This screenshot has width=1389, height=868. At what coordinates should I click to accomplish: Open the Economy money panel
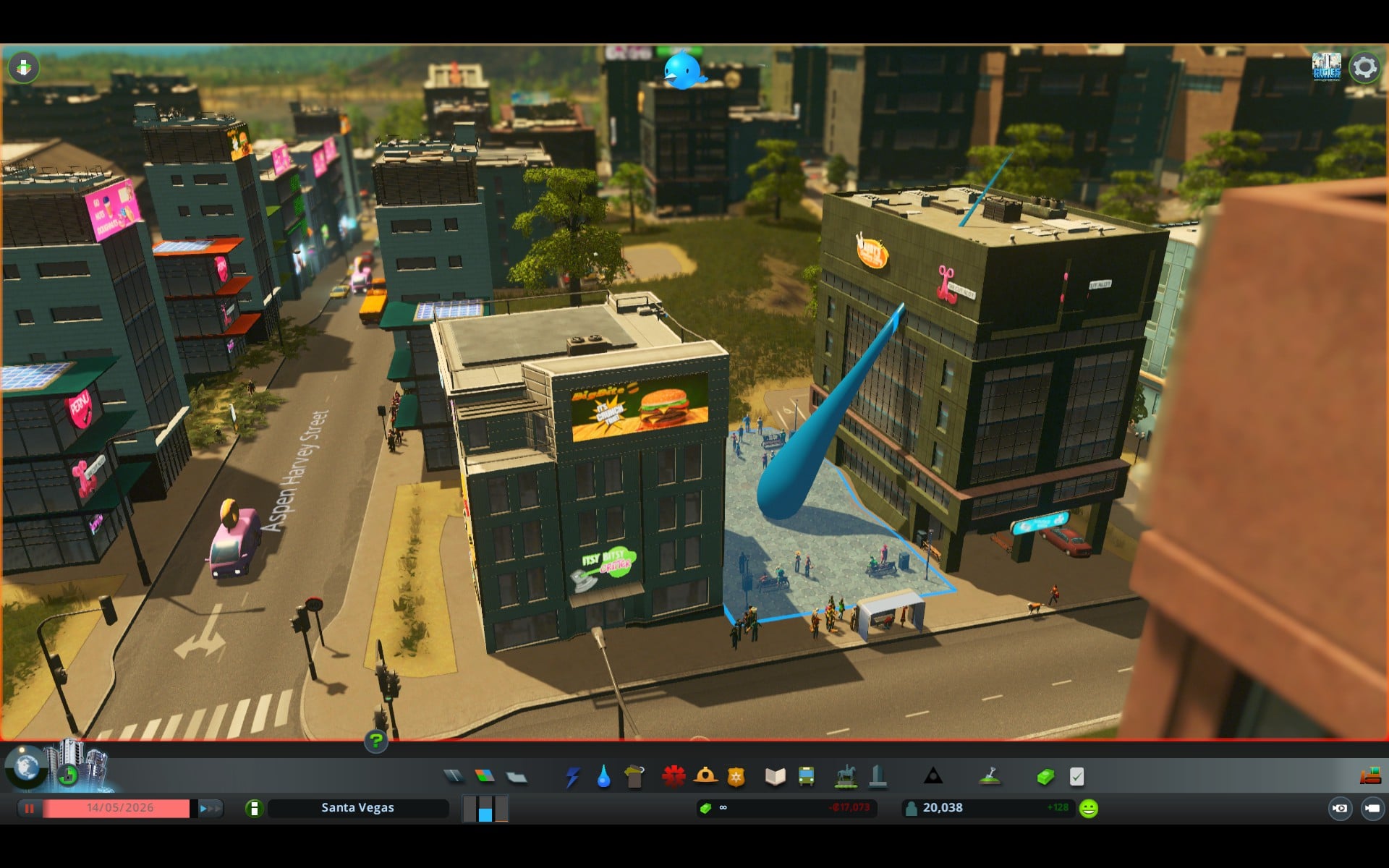[x=1045, y=777]
